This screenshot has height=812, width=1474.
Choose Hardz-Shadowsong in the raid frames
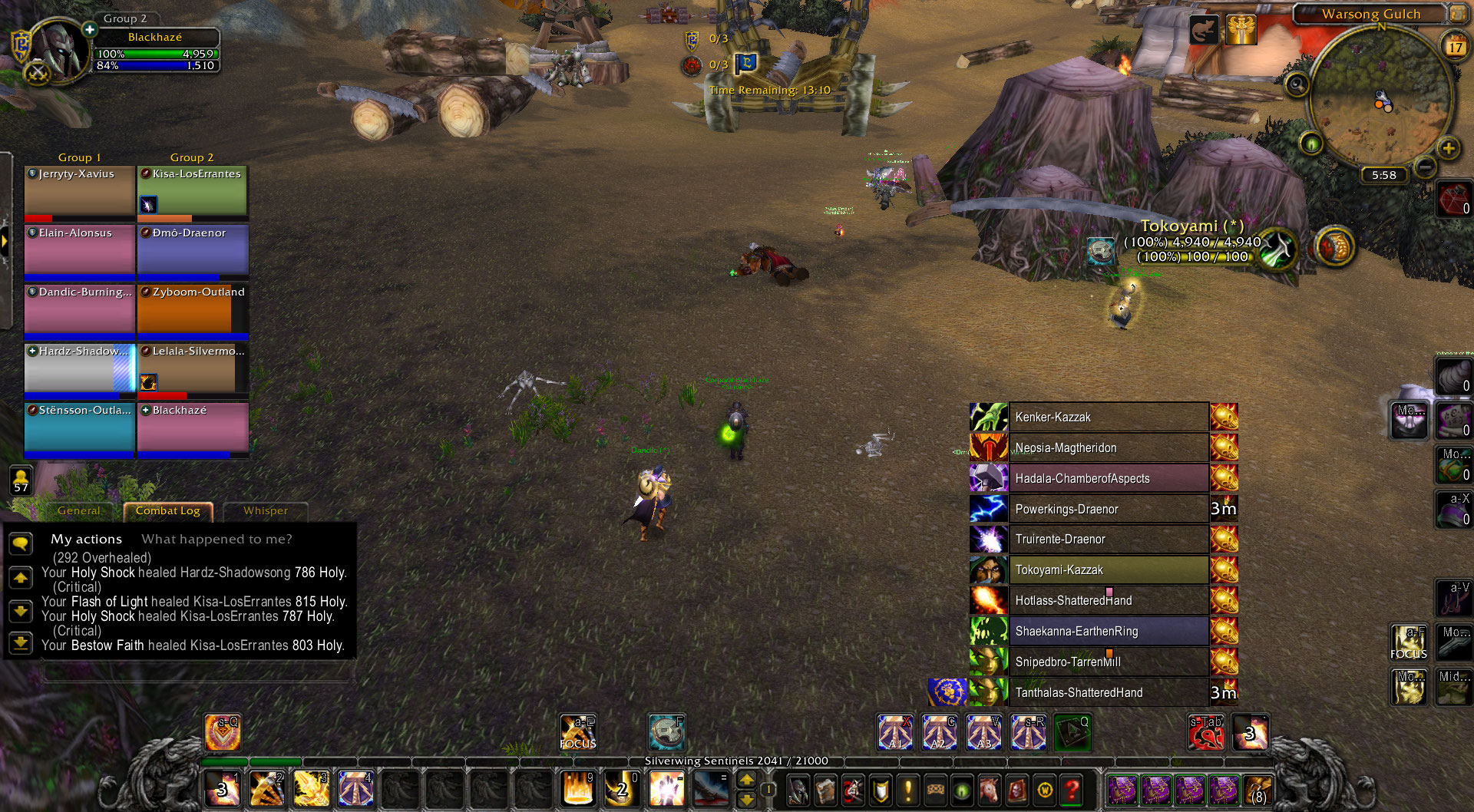(80, 368)
